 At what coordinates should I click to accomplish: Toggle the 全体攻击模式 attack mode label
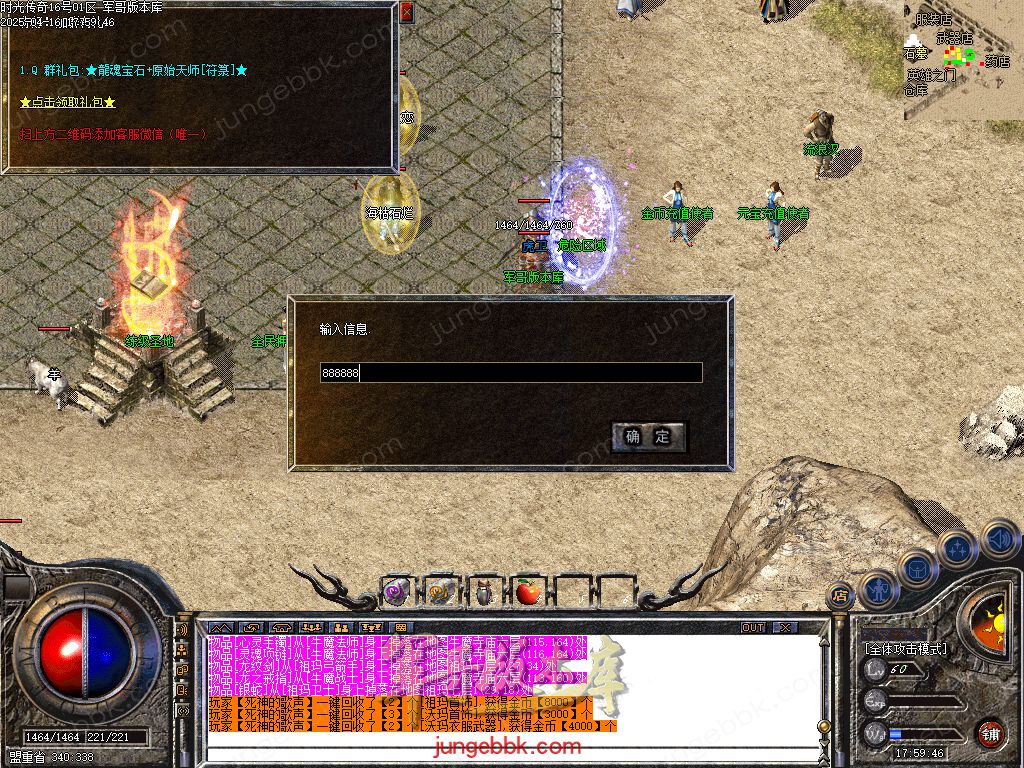tap(905, 649)
